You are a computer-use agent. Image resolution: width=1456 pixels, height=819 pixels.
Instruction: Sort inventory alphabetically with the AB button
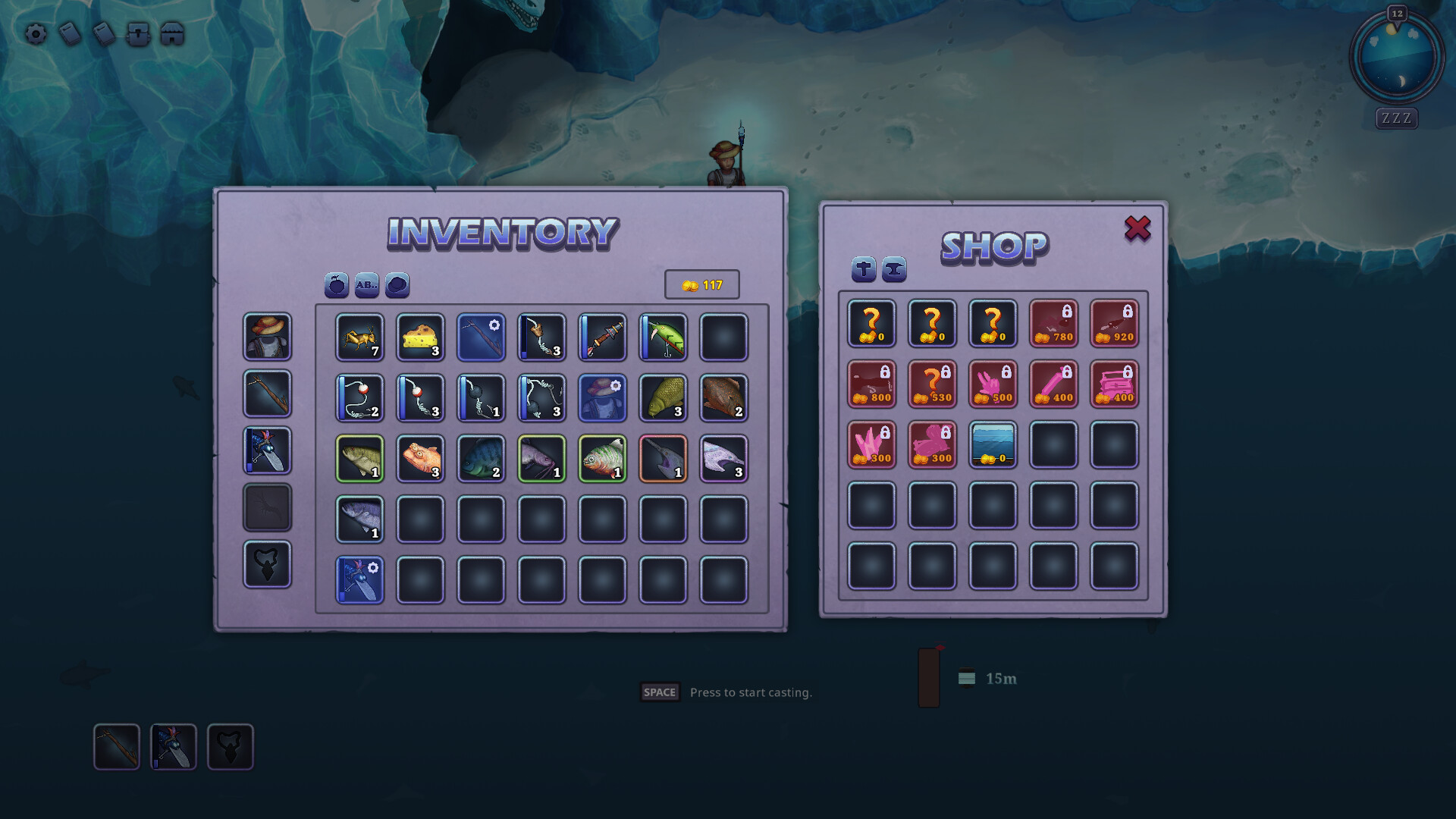coord(366,286)
